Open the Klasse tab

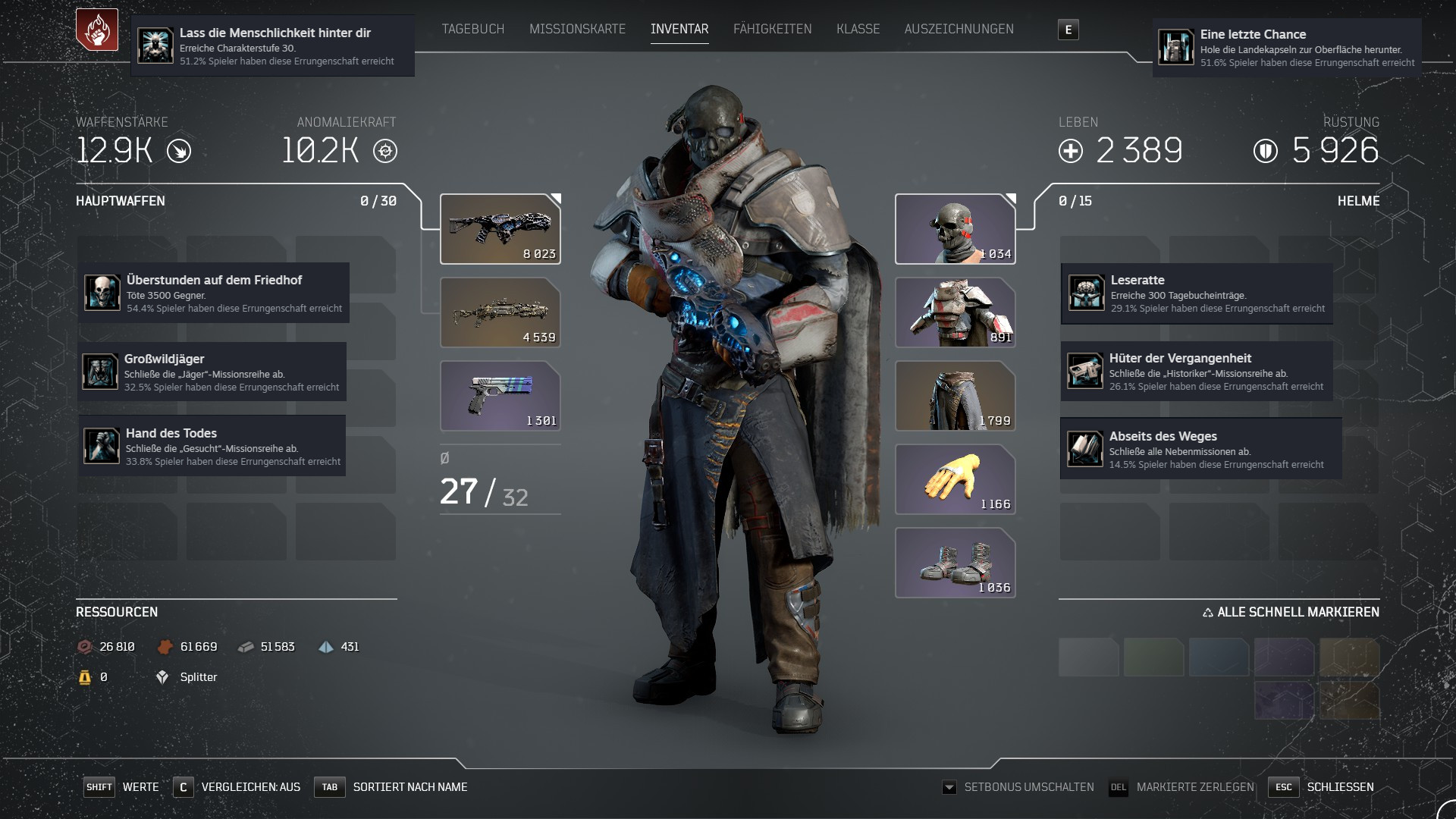click(x=858, y=29)
